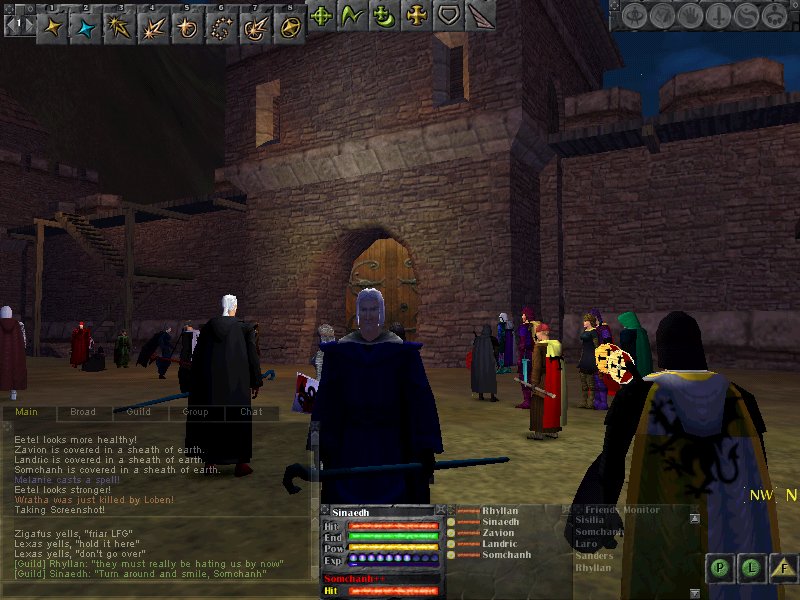800x600 pixels.
Task: Use the golden cross hotbar ability
Action: [417, 15]
